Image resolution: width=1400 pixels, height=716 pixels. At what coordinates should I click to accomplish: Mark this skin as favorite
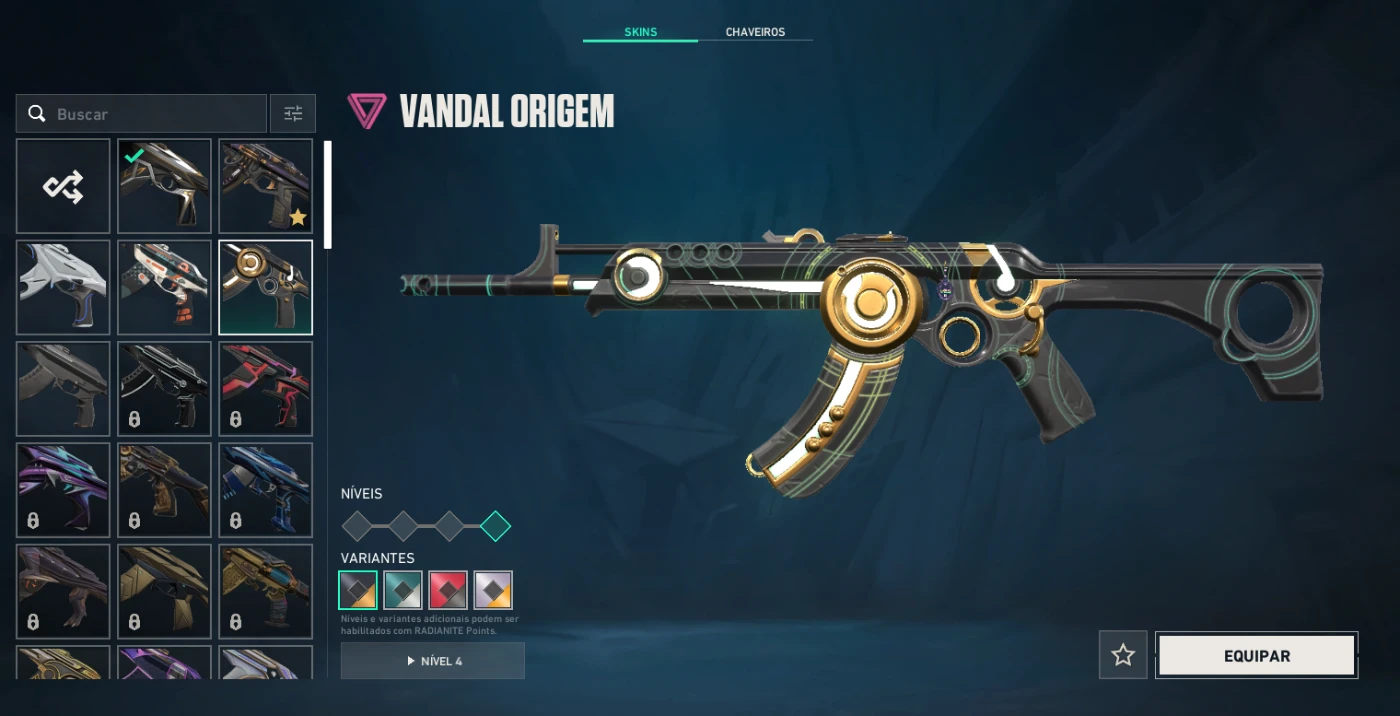1123,656
